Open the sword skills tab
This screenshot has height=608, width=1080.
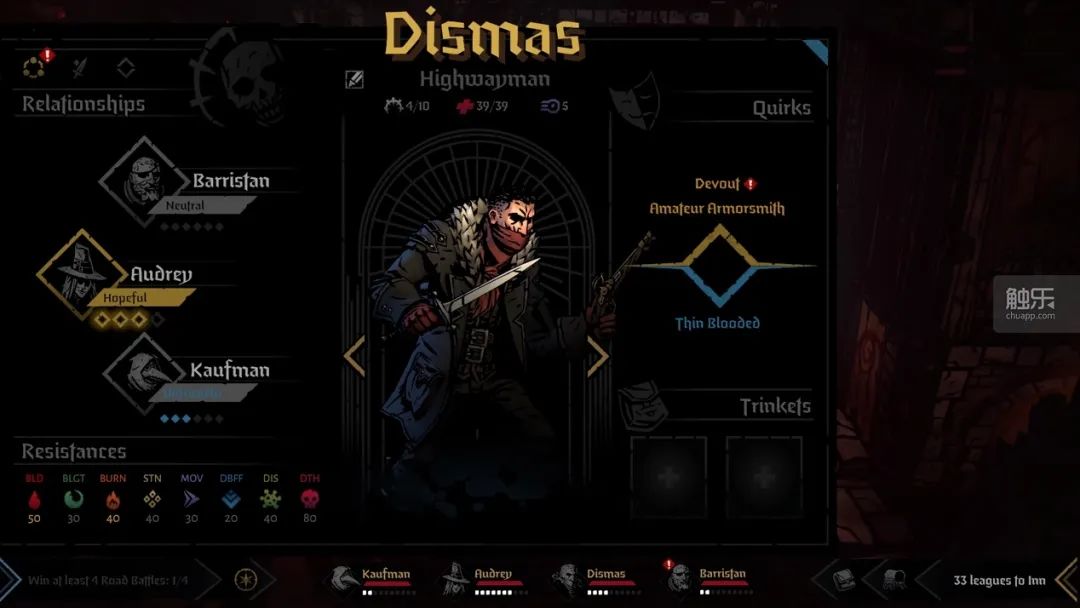[x=80, y=68]
